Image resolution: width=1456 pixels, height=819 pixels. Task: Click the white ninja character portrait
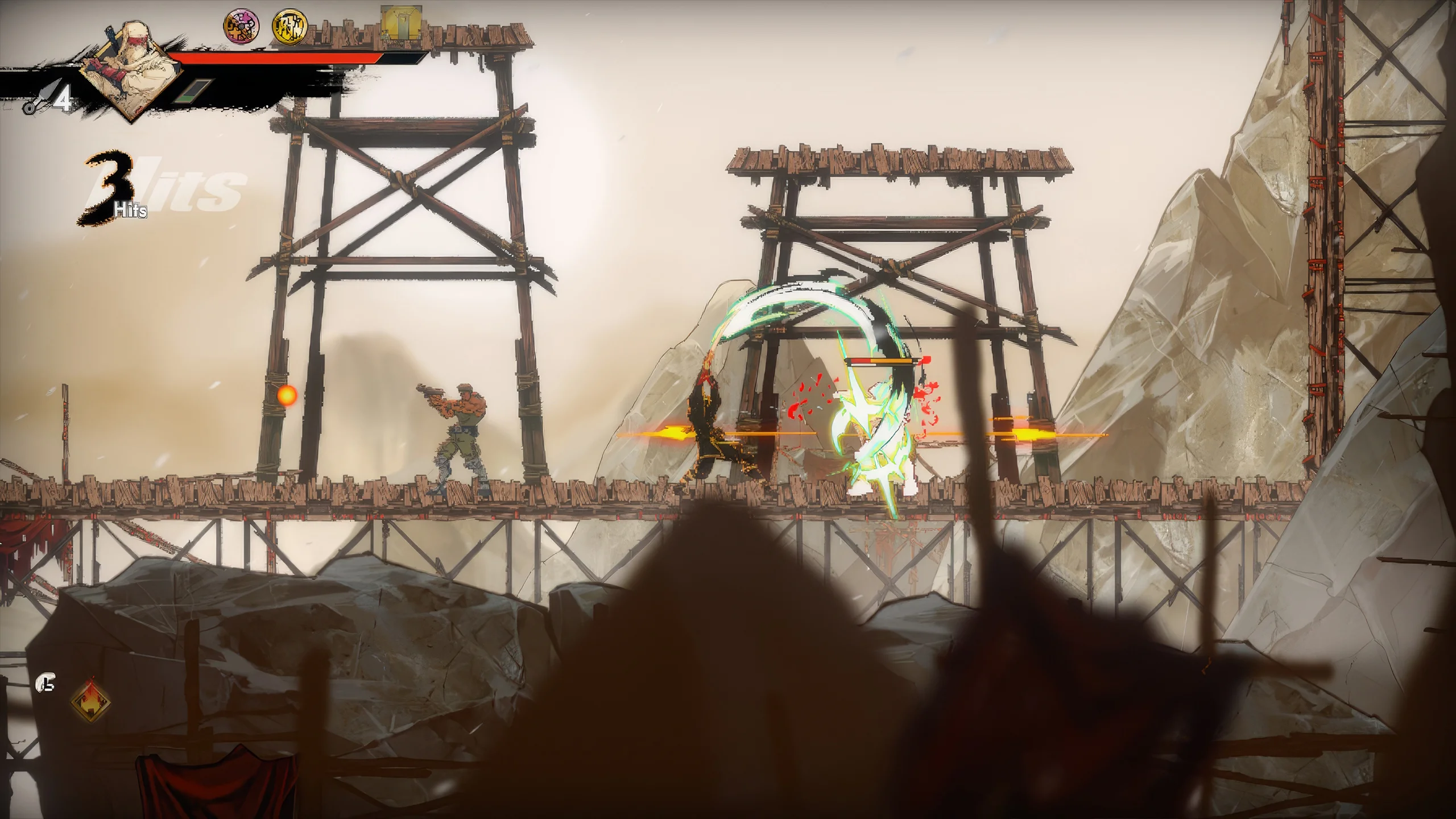click(x=129, y=73)
